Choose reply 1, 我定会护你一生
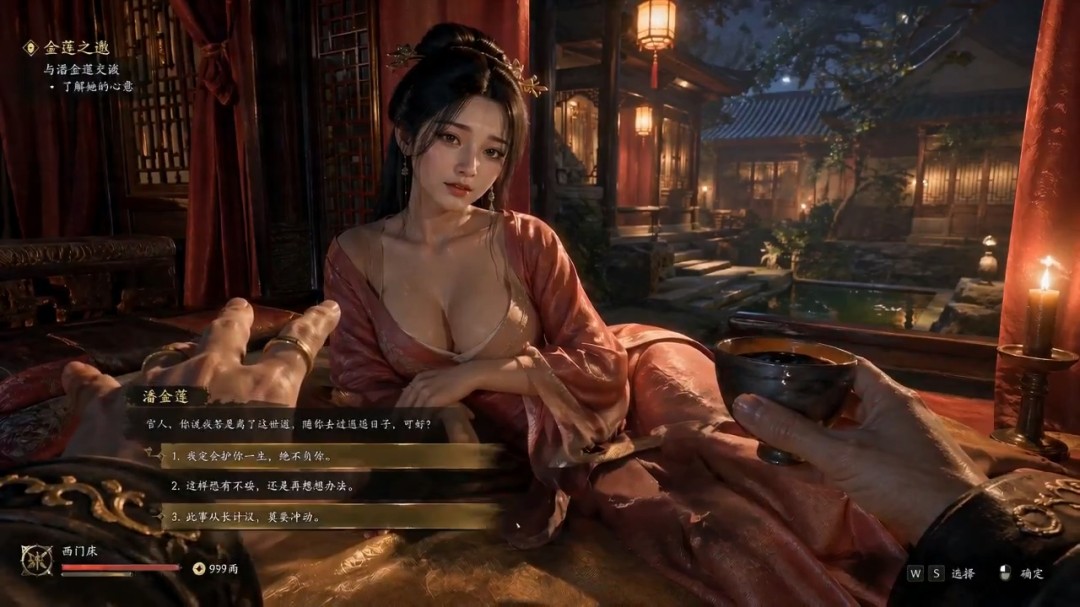The height and width of the screenshot is (607, 1080). click(x=330, y=456)
